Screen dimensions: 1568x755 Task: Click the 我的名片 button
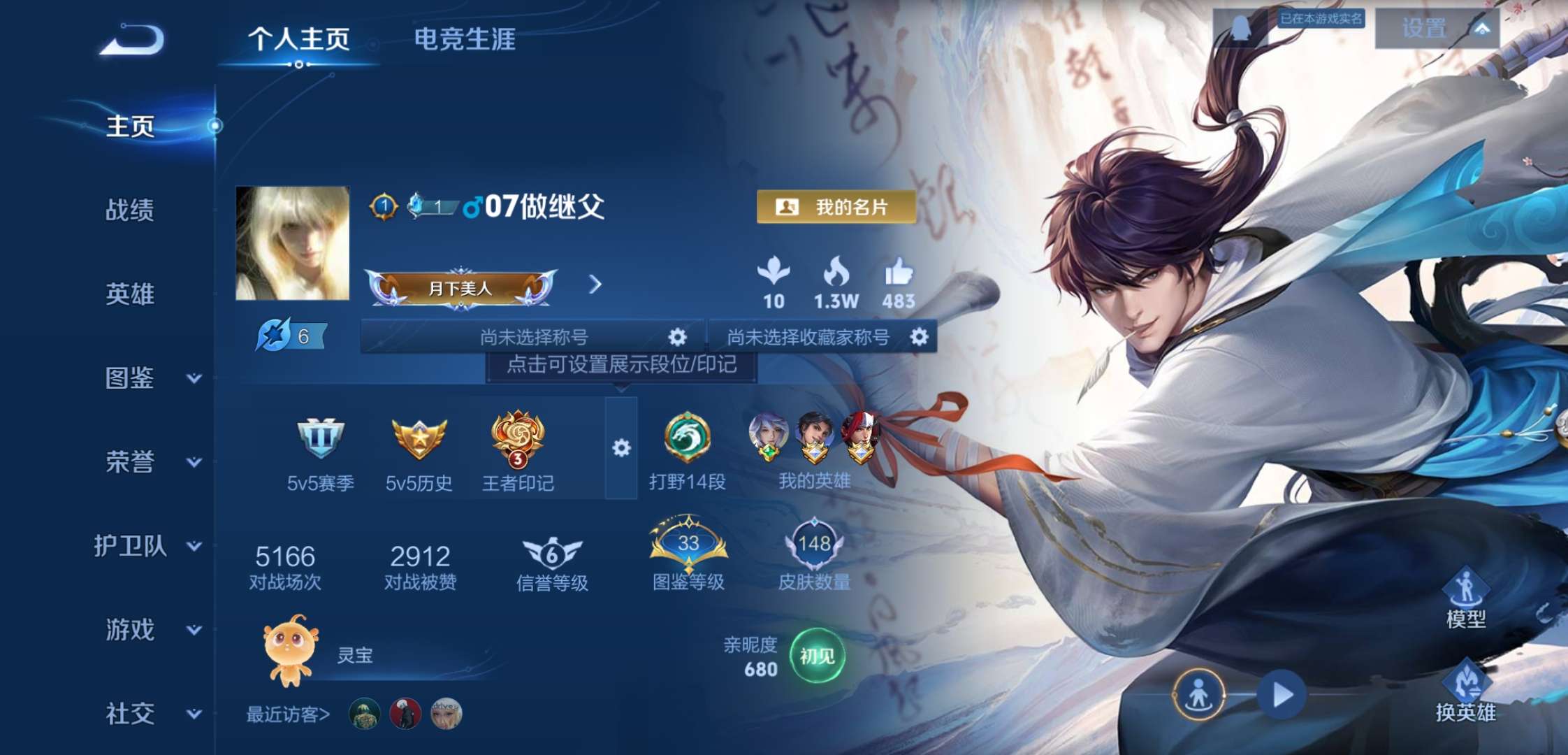point(836,206)
